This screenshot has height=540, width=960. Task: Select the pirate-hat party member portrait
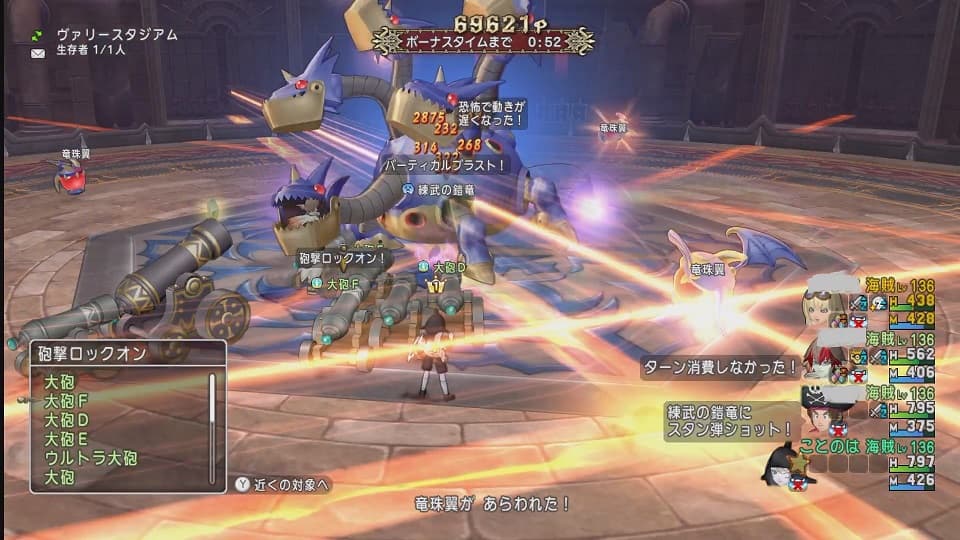[x=822, y=410]
